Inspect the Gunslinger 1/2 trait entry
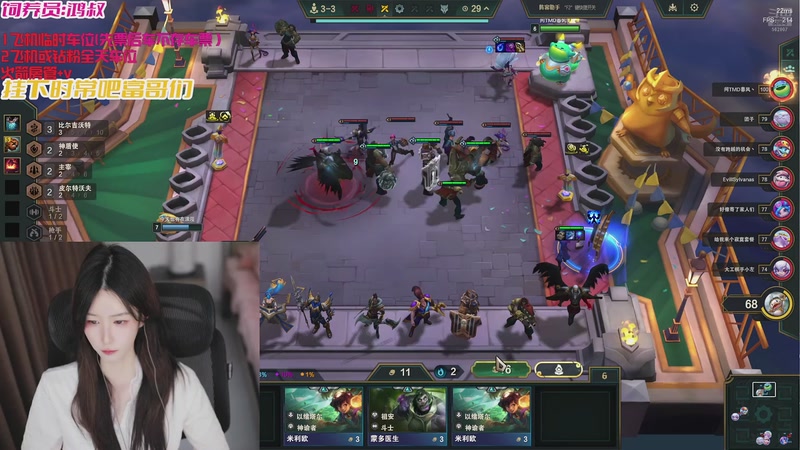 (35, 232)
